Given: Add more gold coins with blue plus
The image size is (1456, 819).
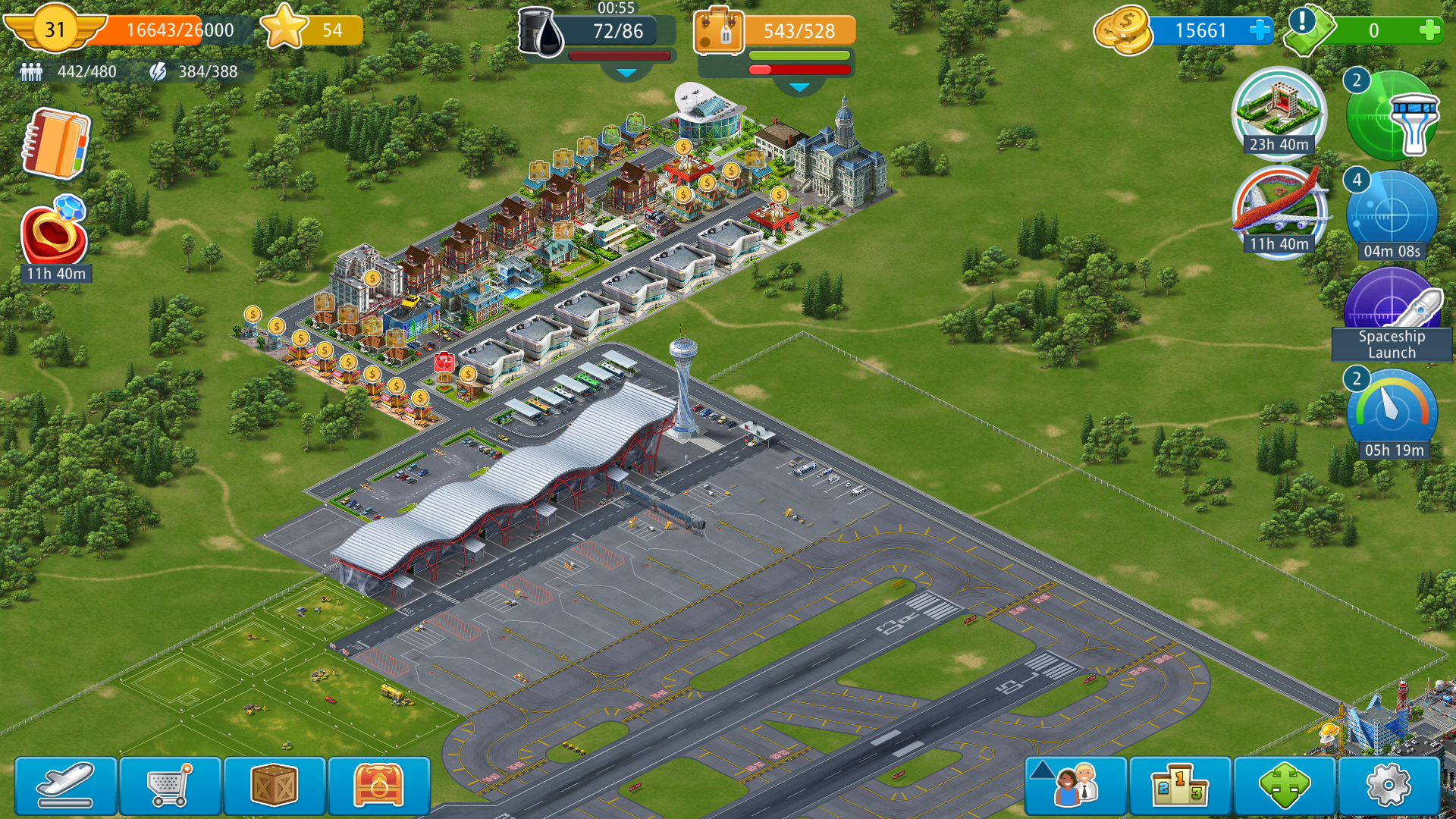Looking at the screenshot, I should (x=1260, y=31).
